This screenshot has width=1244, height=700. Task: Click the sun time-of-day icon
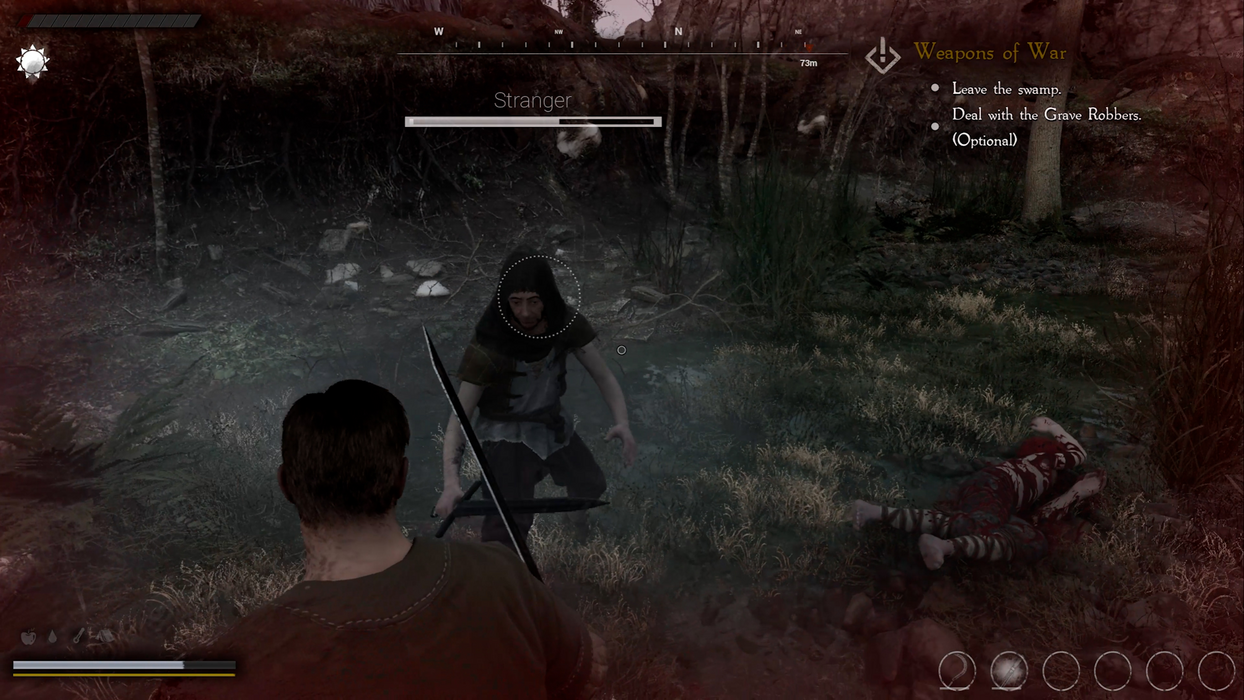(x=33, y=63)
